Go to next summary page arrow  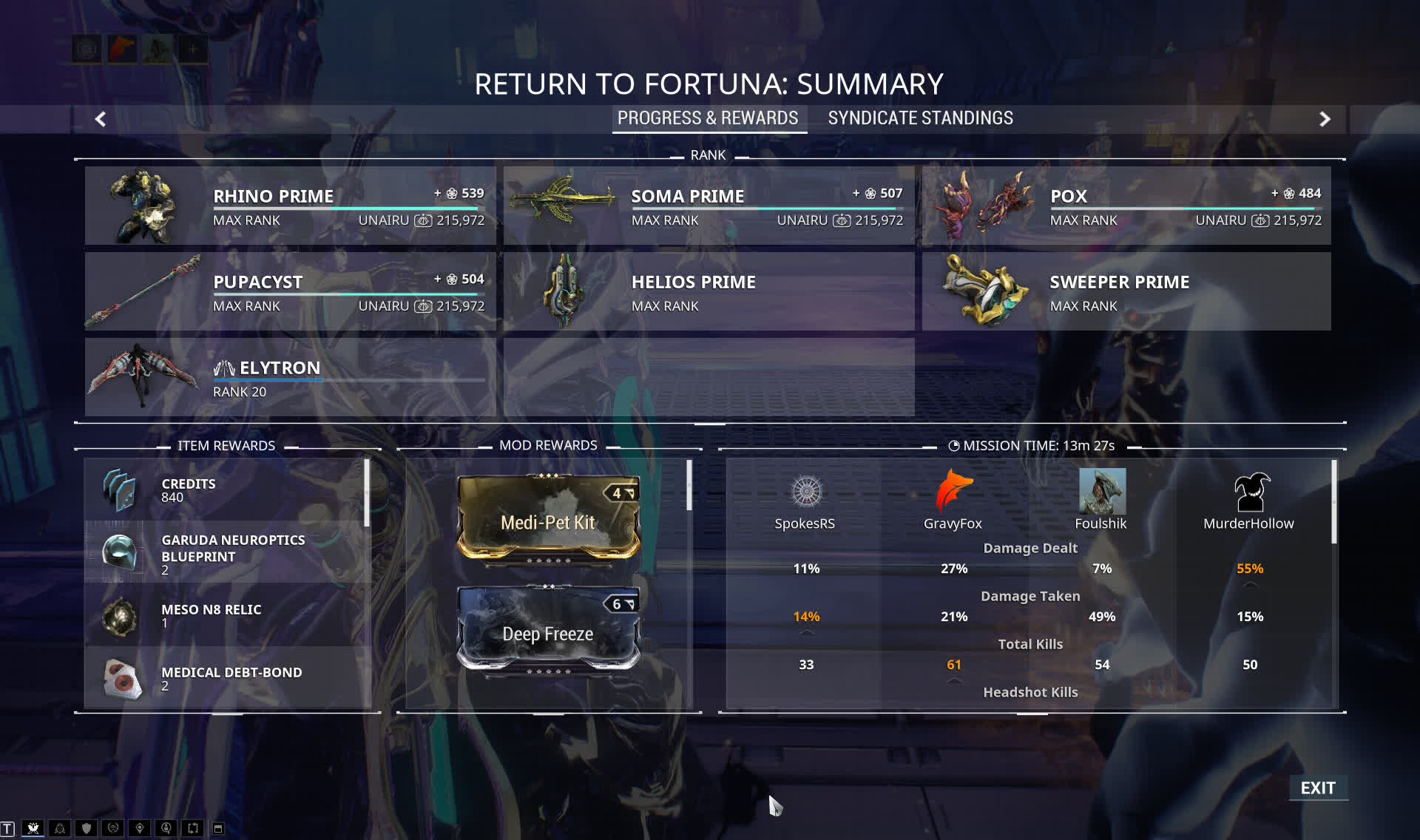coord(1325,119)
